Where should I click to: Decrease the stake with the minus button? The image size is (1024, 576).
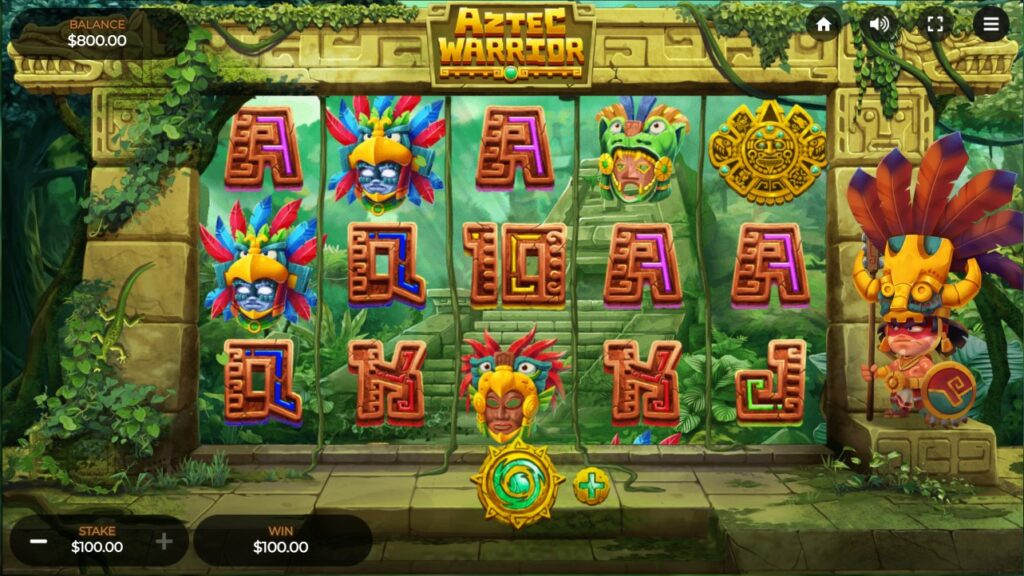click(x=39, y=541)
